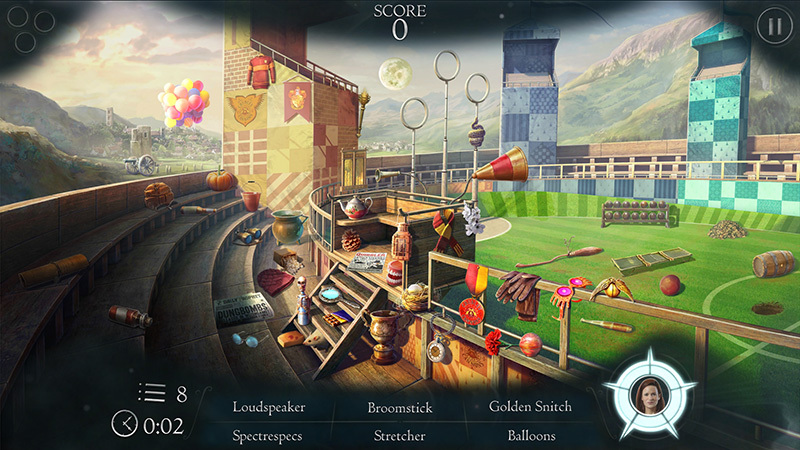This screenshot has height=450, width=800.
Task: Click Balloons in the object list
Action: pyautogui.click(x=530, y=436)
